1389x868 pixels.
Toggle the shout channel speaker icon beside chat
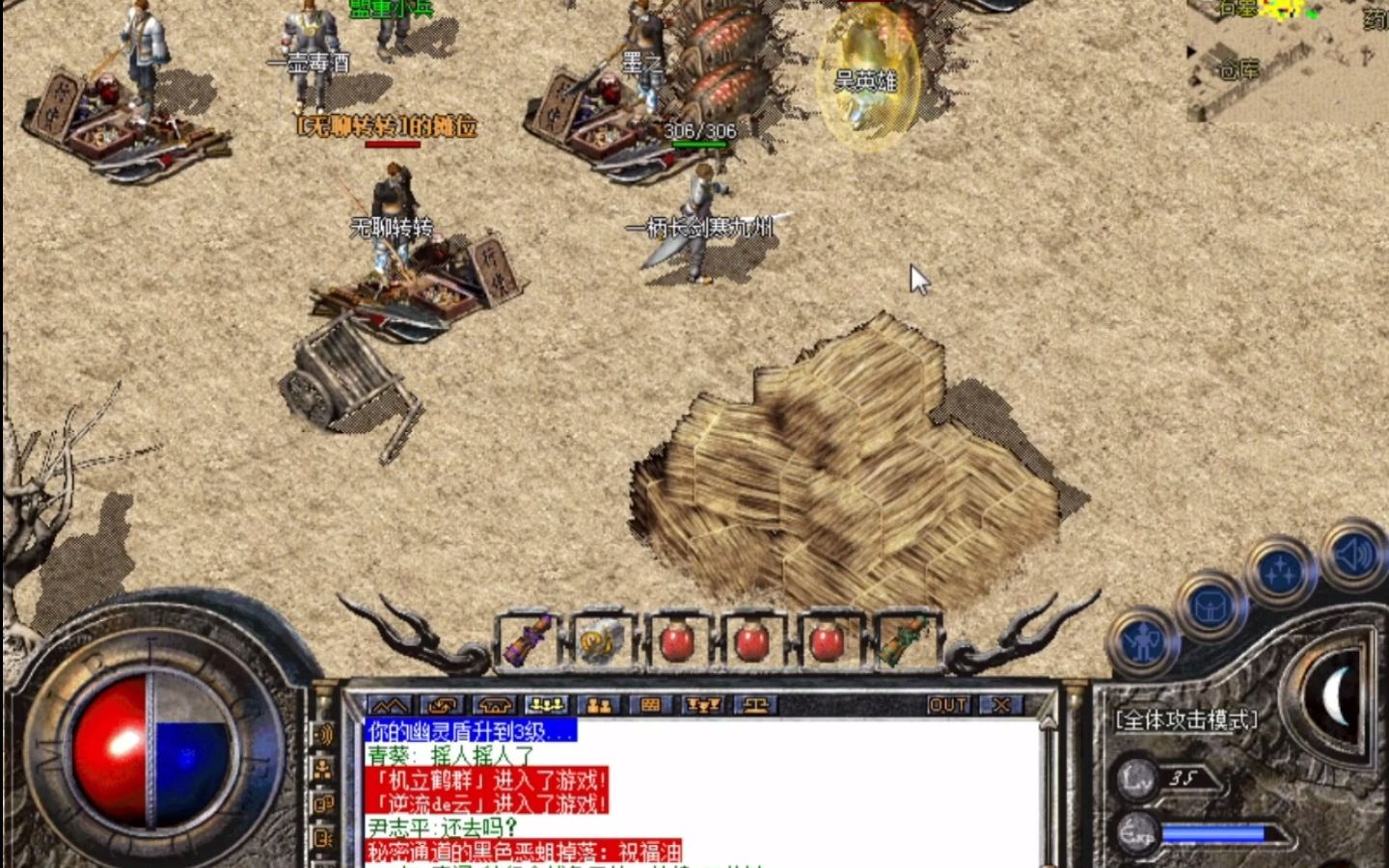323,733
